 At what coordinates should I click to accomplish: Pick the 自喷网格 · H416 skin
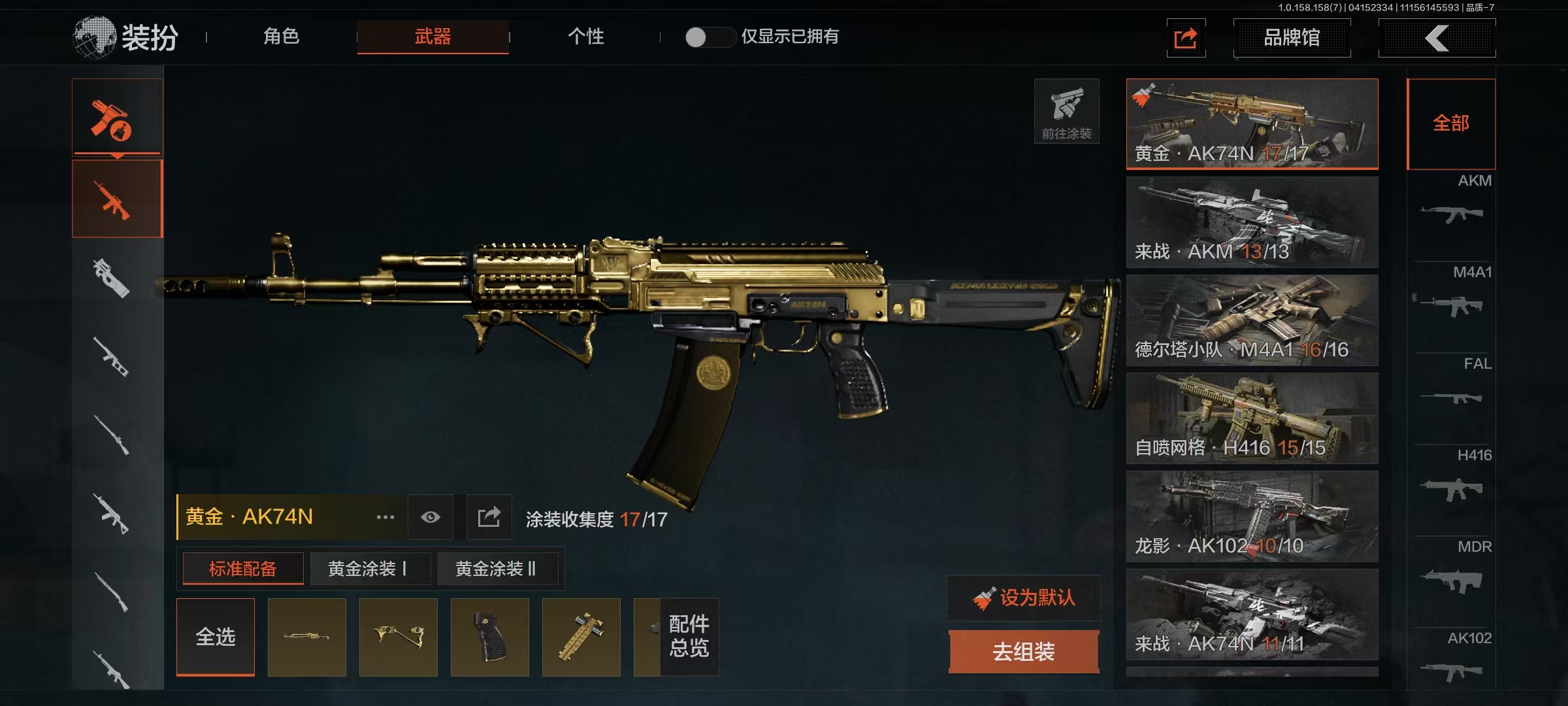pyautogui.click(x=1252, y=418)
